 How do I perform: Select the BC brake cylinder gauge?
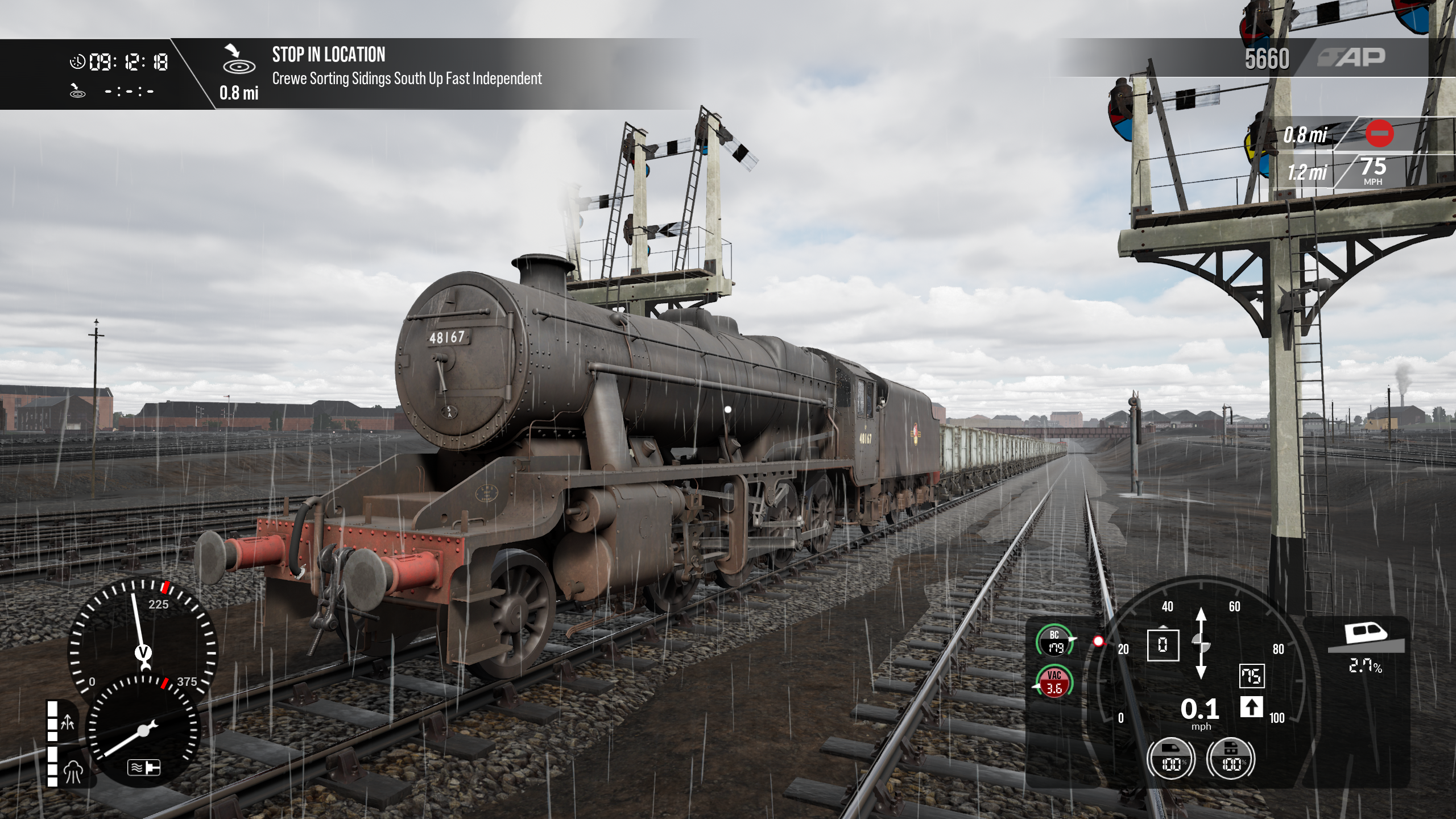click(x=1054, y=641)
